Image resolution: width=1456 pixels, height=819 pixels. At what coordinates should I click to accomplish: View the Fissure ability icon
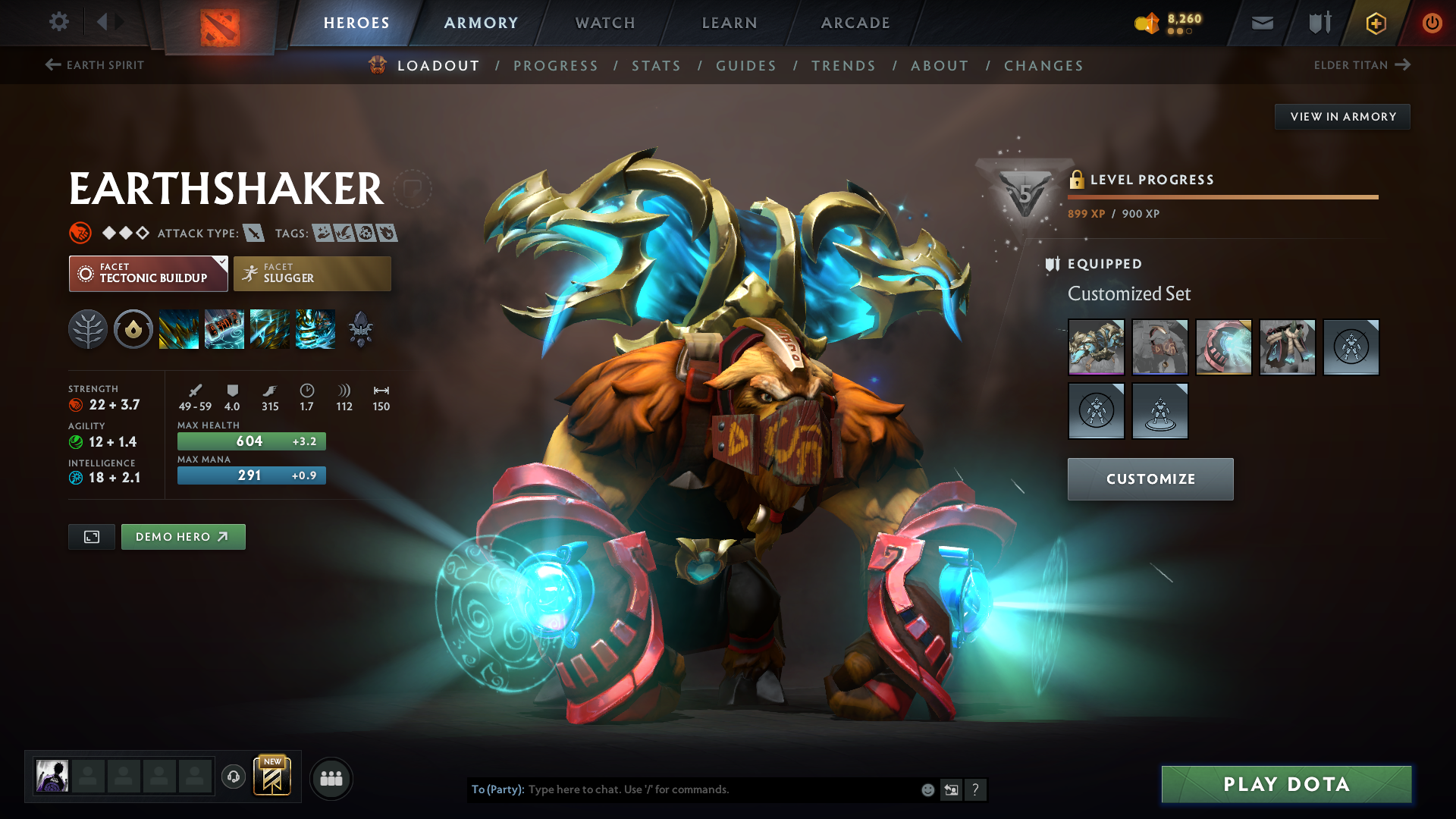point(179,329)
